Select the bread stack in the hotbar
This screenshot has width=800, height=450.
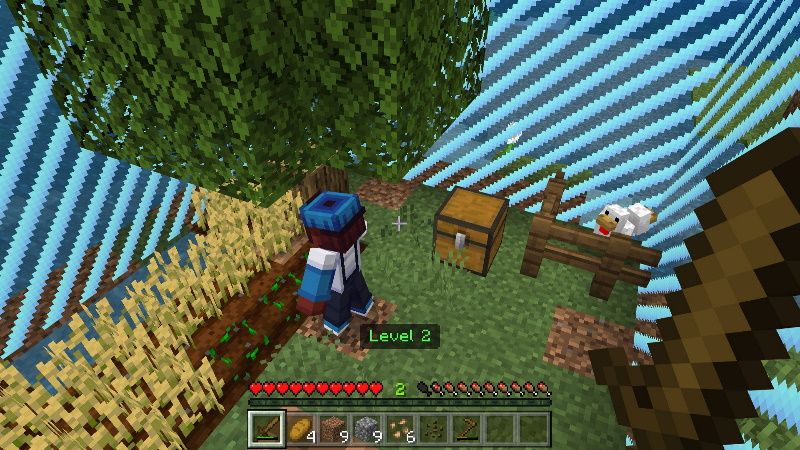pyautogui.click(x=300, y=428)
